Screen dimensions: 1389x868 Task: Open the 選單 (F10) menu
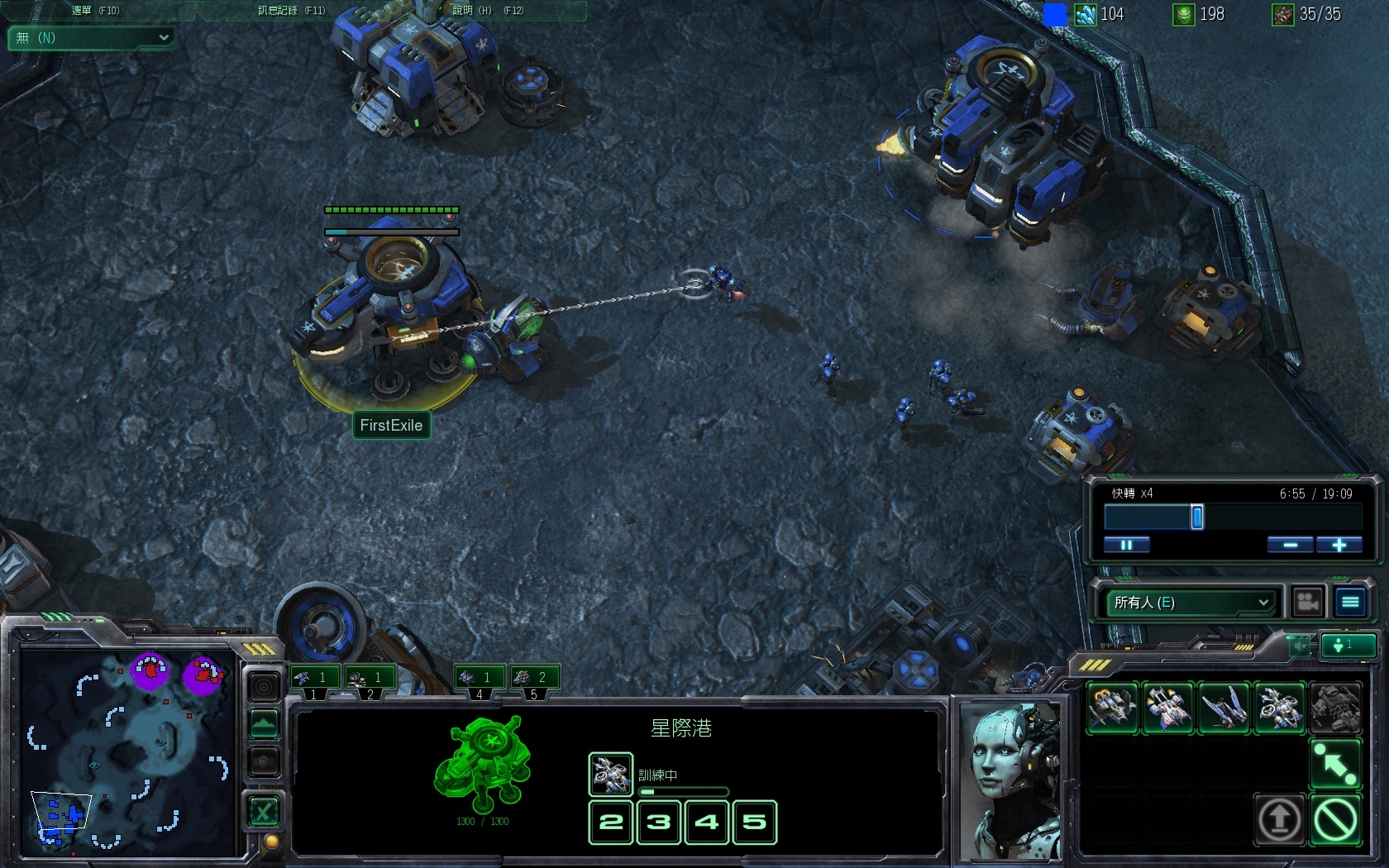point(95,11)
